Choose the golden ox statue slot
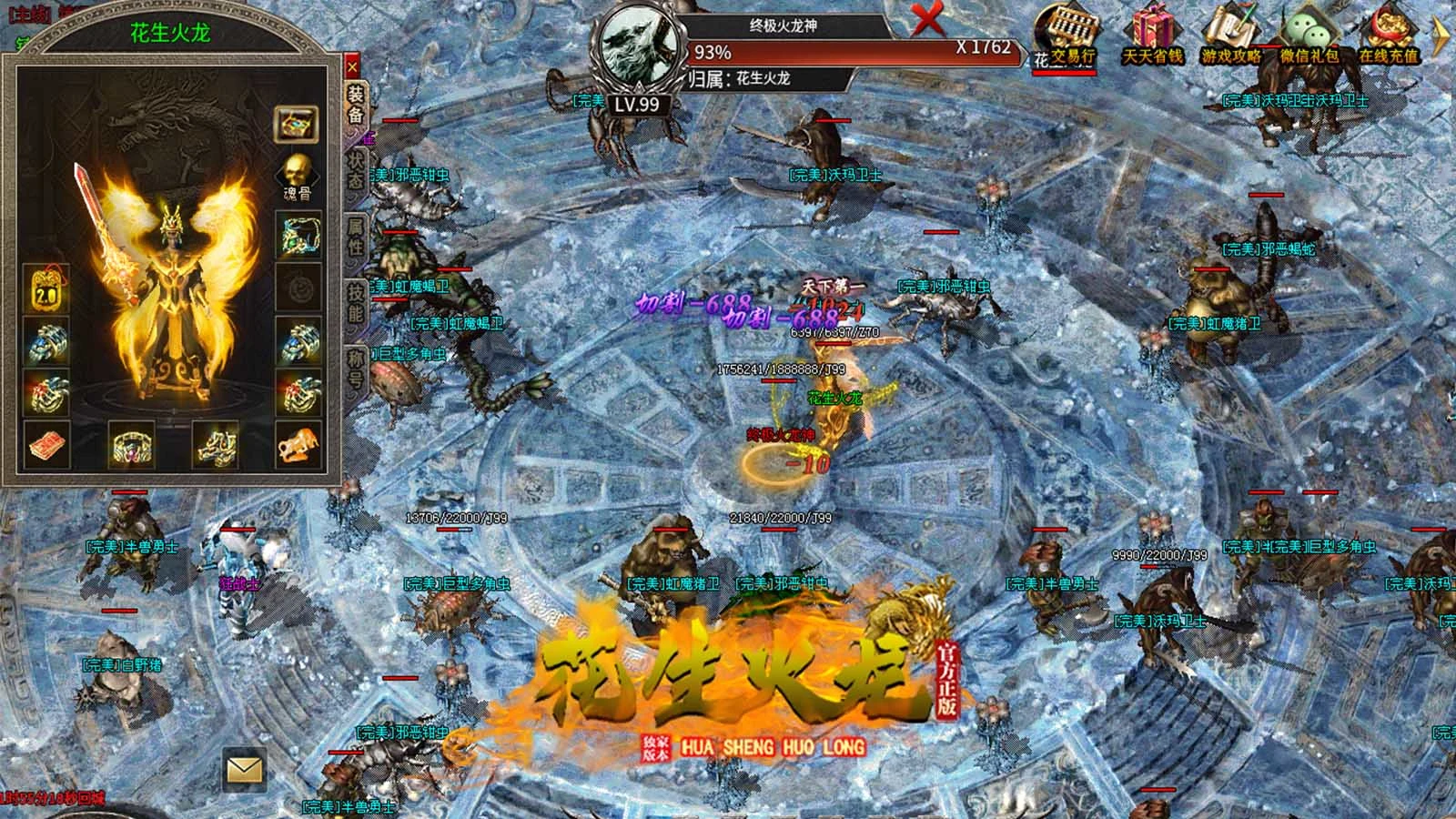 click(297, 445)
